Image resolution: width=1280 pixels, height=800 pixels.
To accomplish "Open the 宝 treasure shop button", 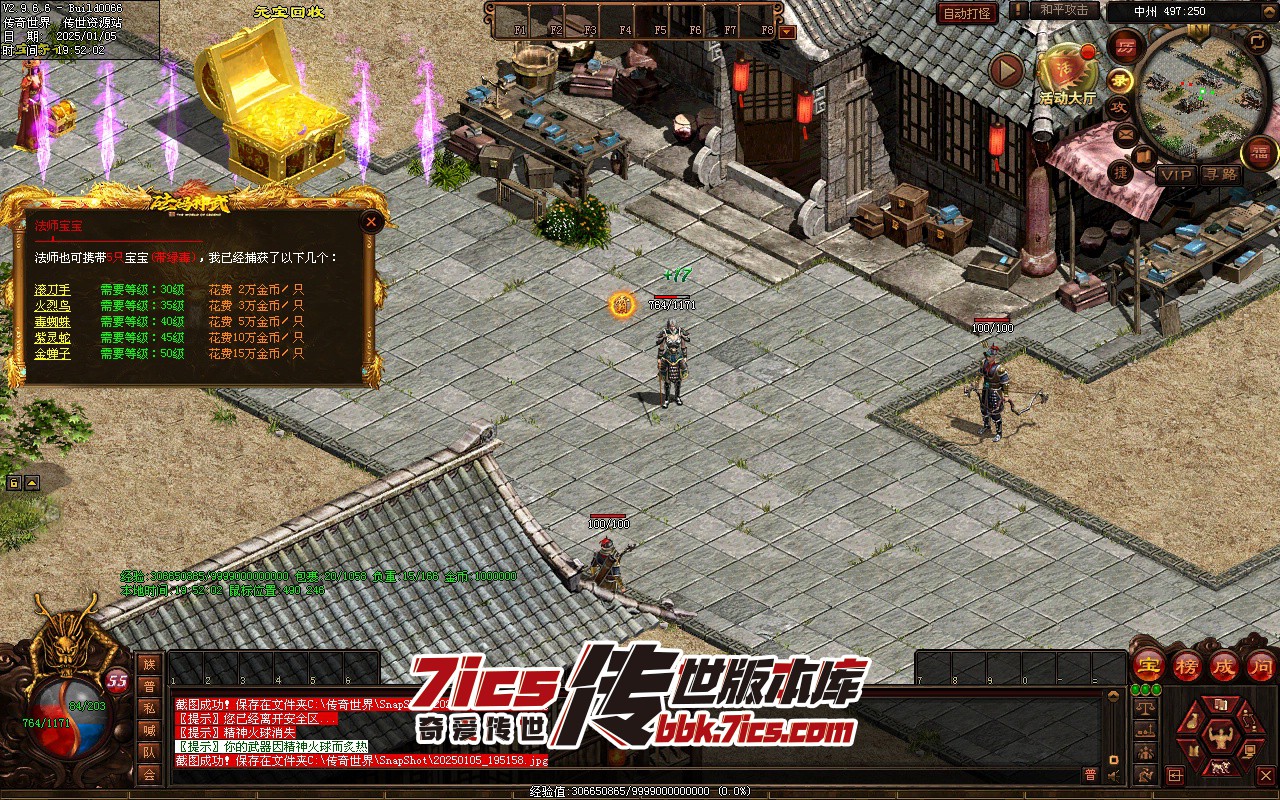I will [1148, 665].
